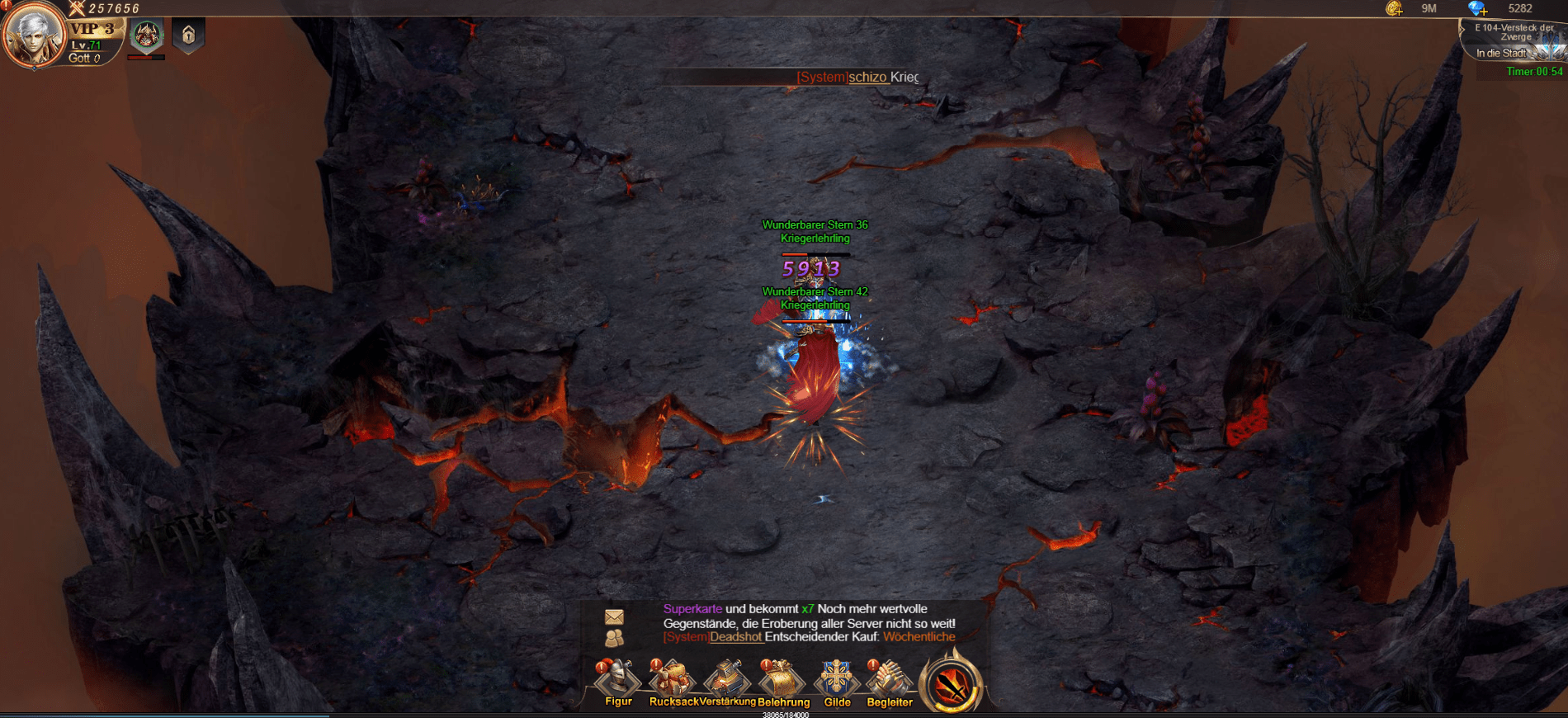Image resolution: width=1568 pixels, height=718 pixels.
Task: Open the VIP 3 badge
Action: (92, 29)
